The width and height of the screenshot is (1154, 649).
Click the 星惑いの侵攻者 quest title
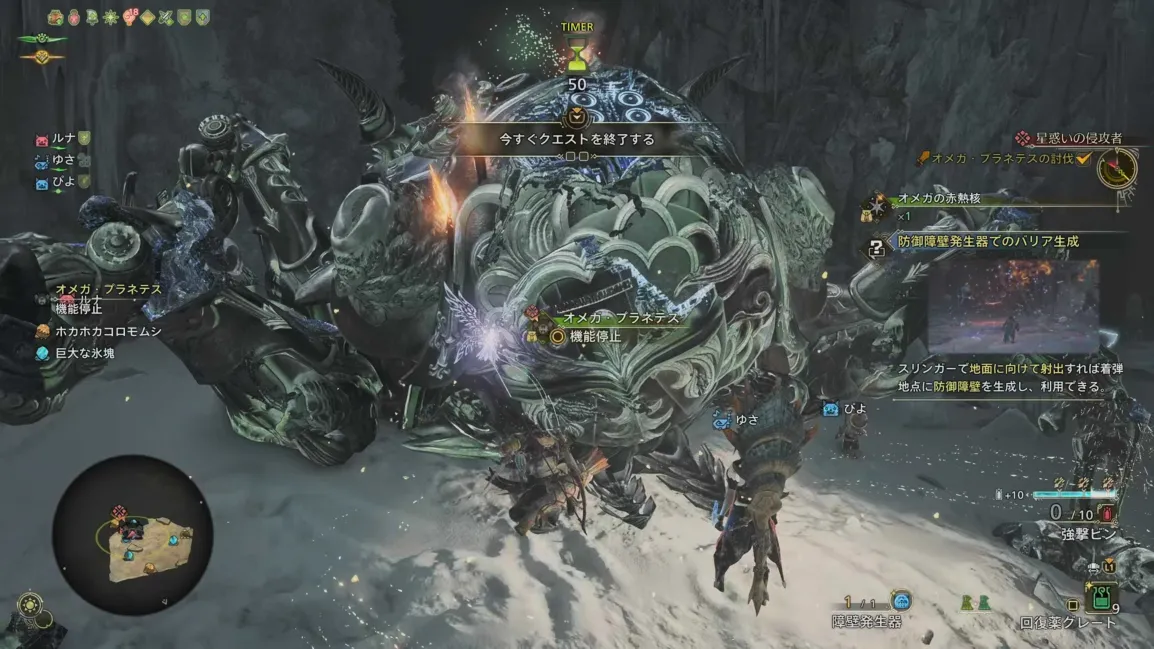[x=1079, y=138]
